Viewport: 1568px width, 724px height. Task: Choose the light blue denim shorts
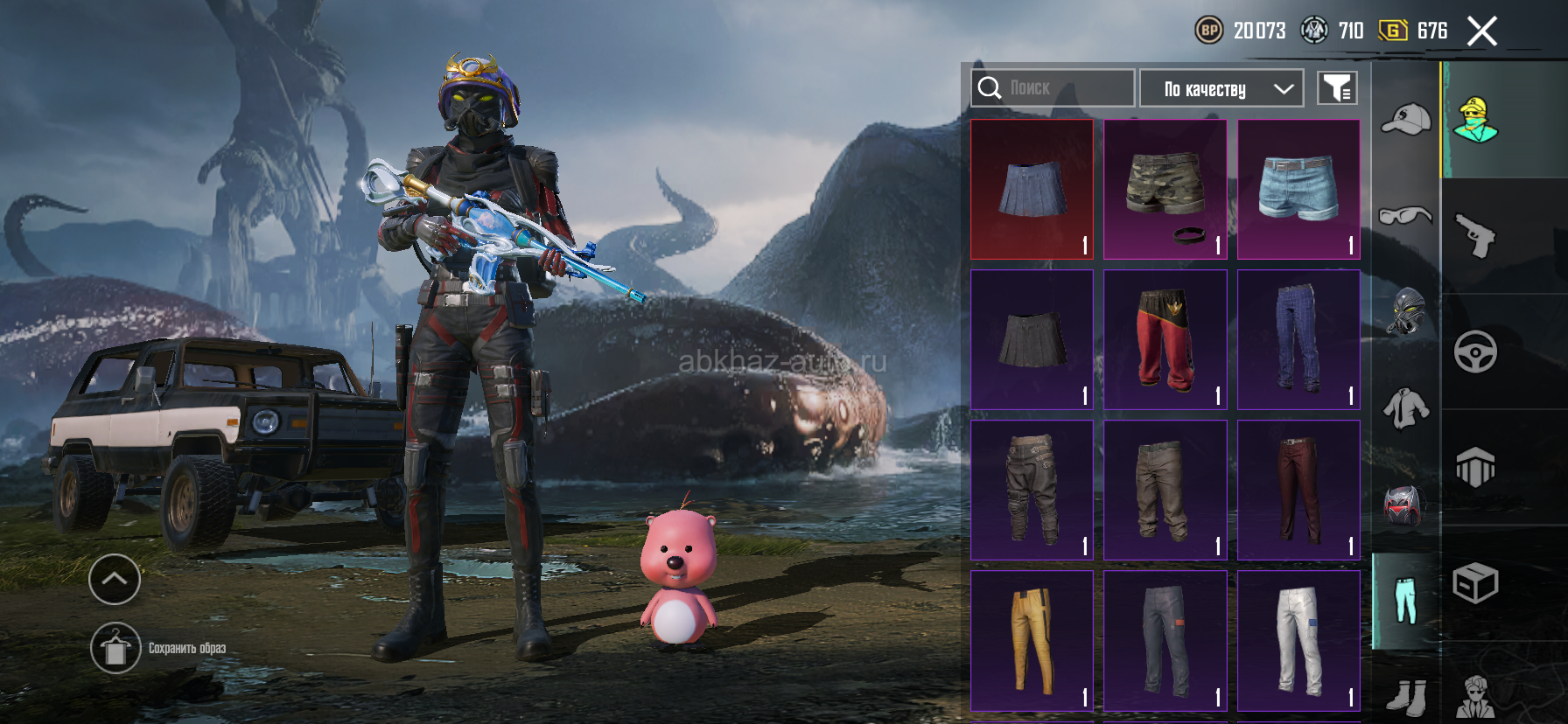pyautogui.click(x=1298, y=189)
